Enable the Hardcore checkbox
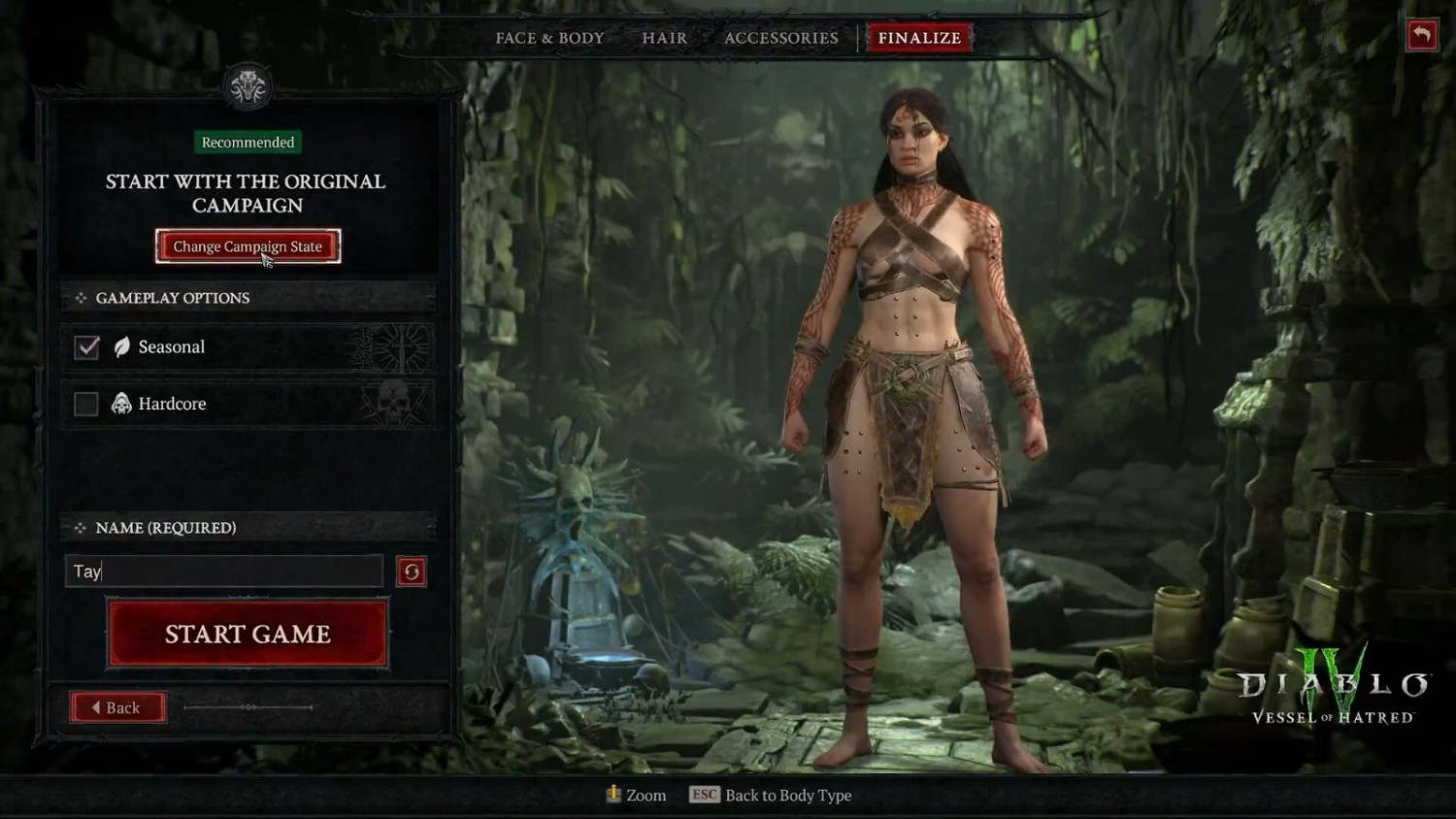The image size is (1456, 819). click(86, 404)
